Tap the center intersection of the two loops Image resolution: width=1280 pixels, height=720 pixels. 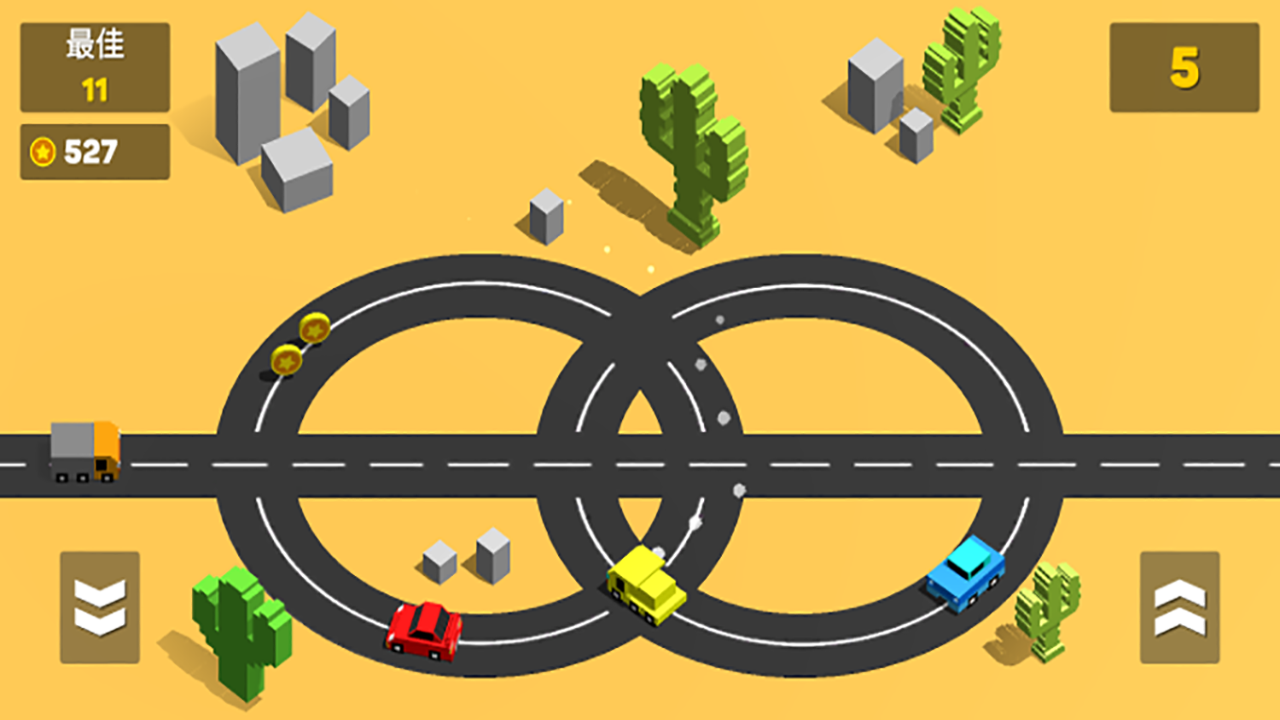pos(640,462)
